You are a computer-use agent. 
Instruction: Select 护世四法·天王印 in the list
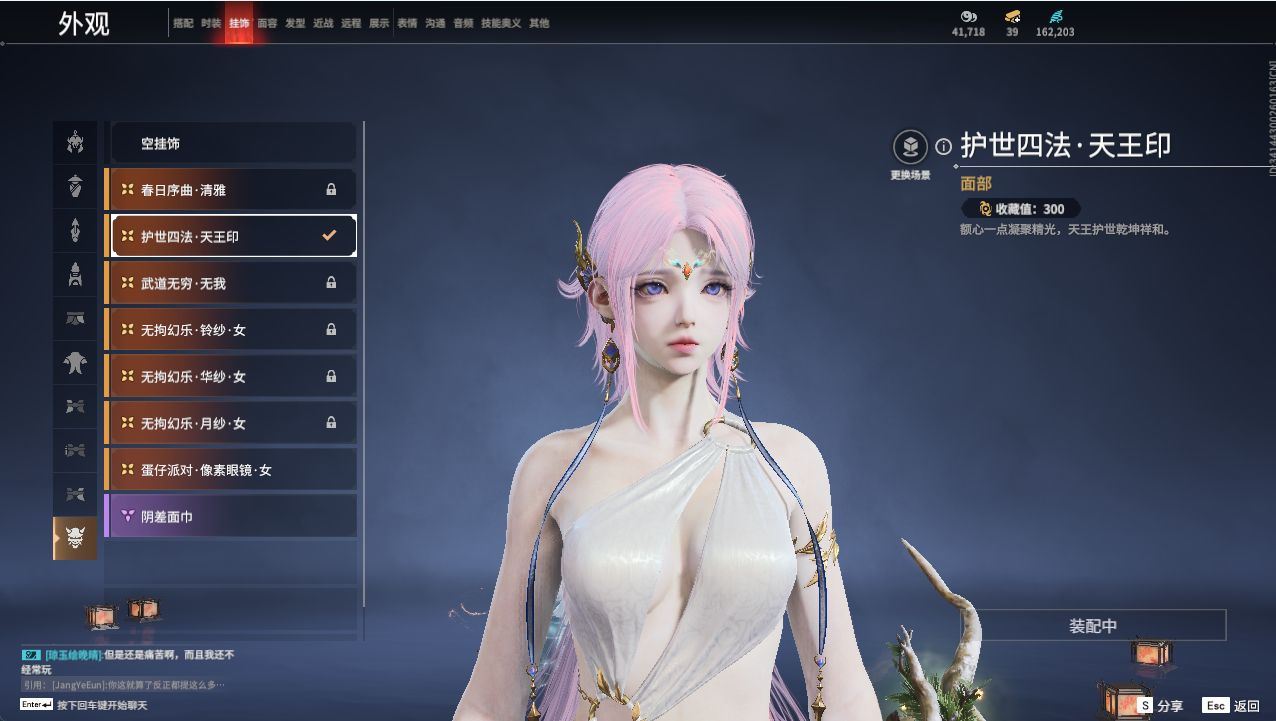231,236
